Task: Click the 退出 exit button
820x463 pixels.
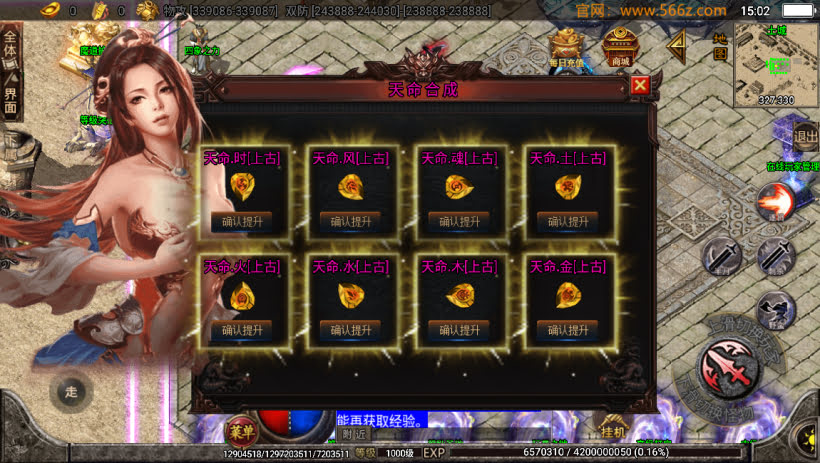Action: pos(805,136)
